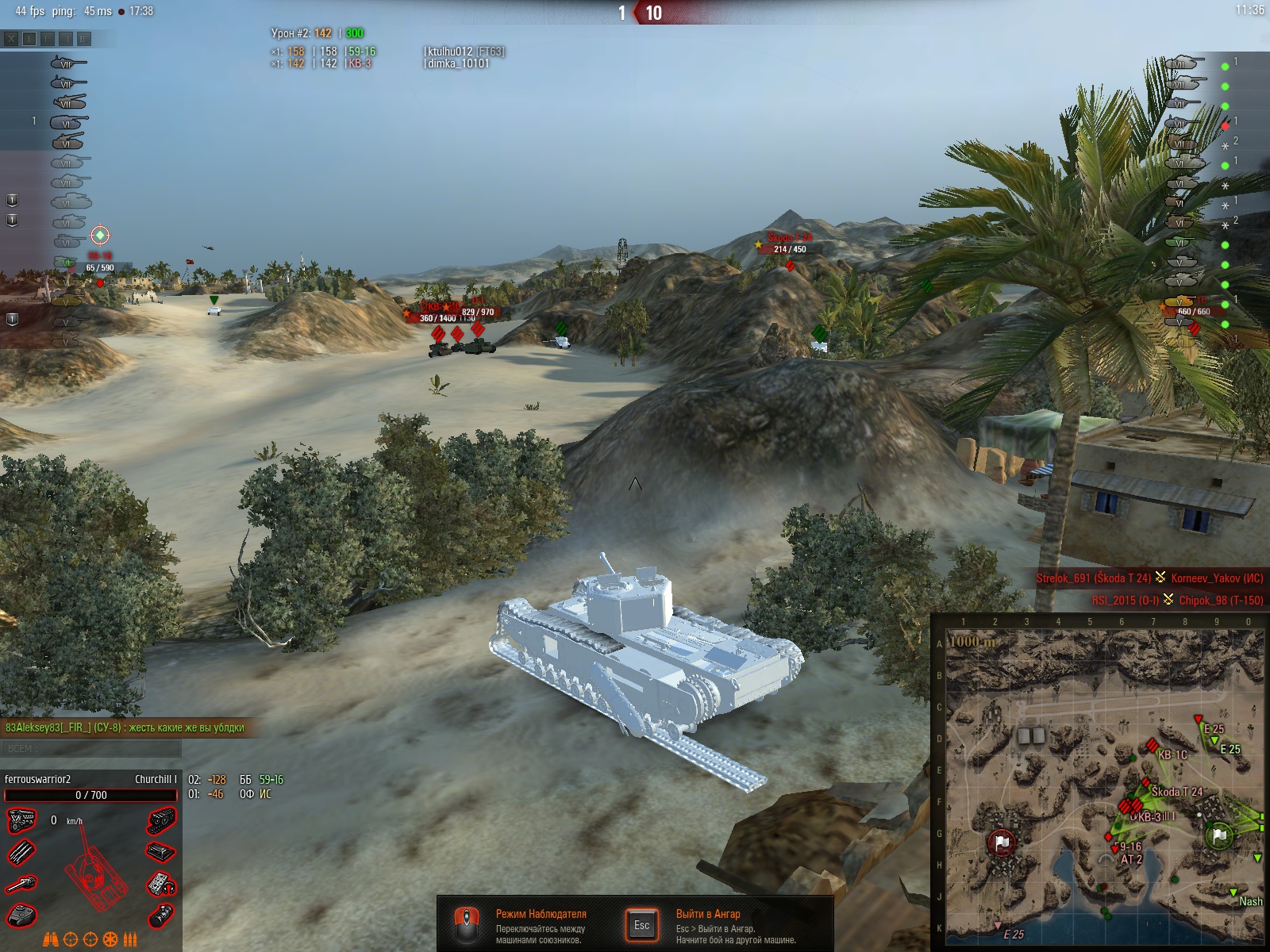1270x952 pixels.
Task: Click the green allied base flag on minimap
Action: click(1219, 835)
